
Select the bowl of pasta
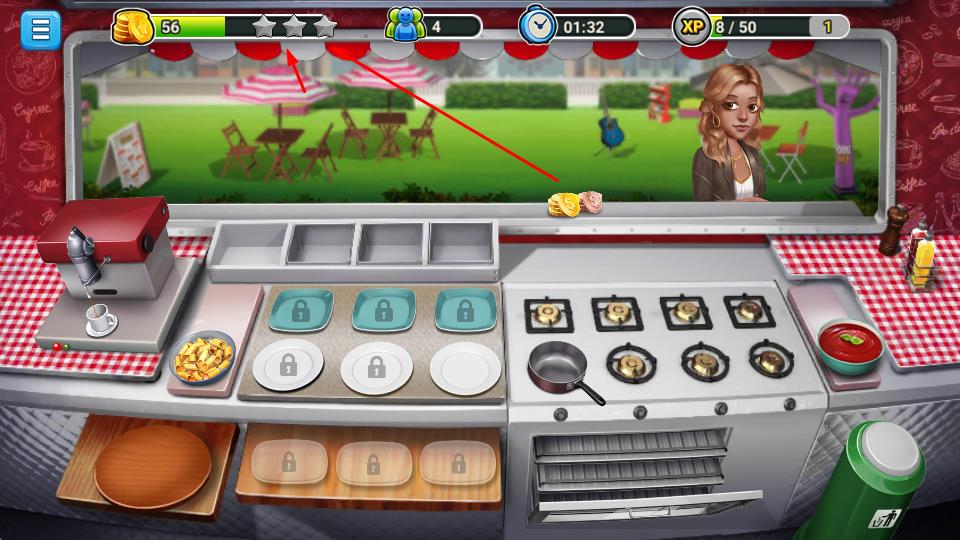[203, 357]
